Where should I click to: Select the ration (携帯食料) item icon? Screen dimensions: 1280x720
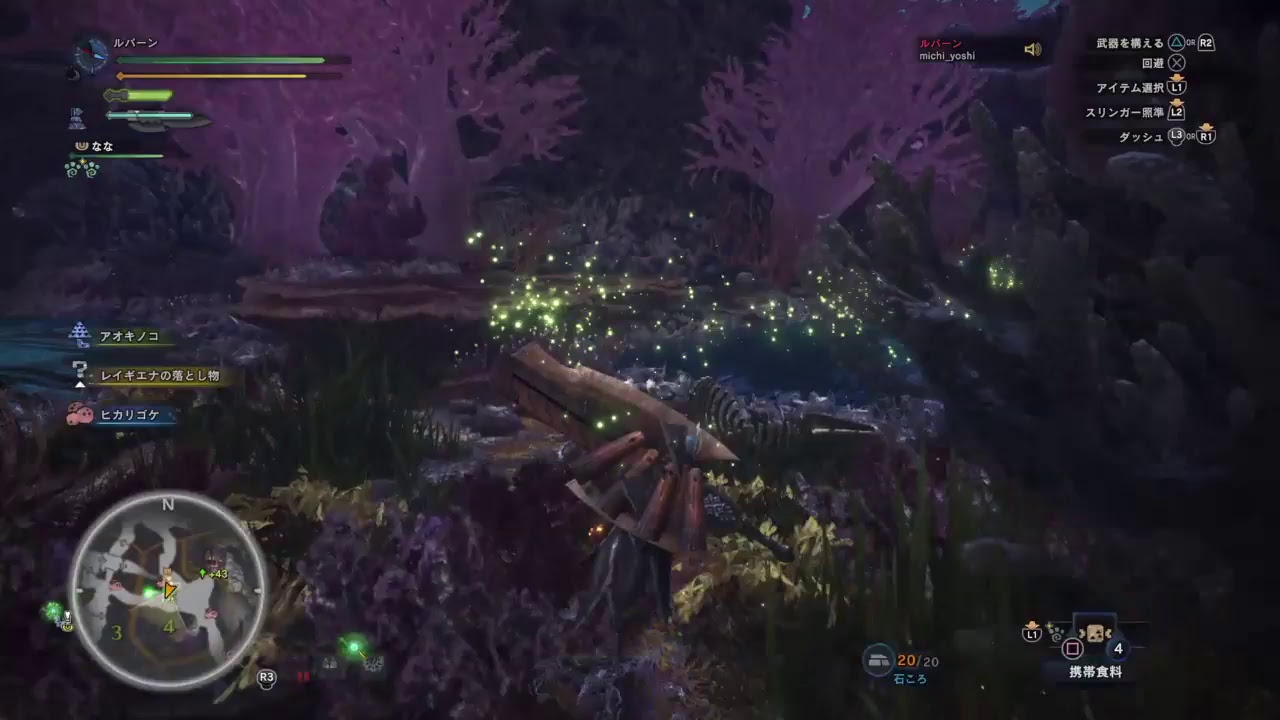click(x=1096, y=633)
